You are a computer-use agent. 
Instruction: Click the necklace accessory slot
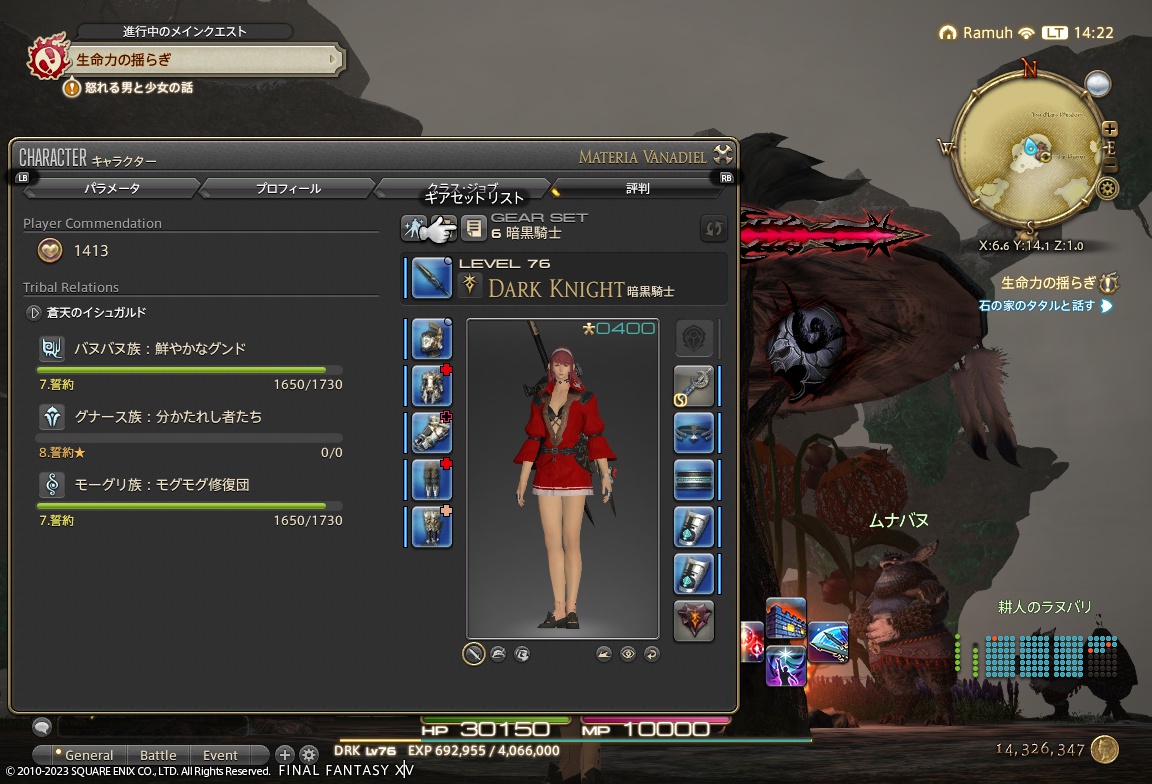[694, 433]
